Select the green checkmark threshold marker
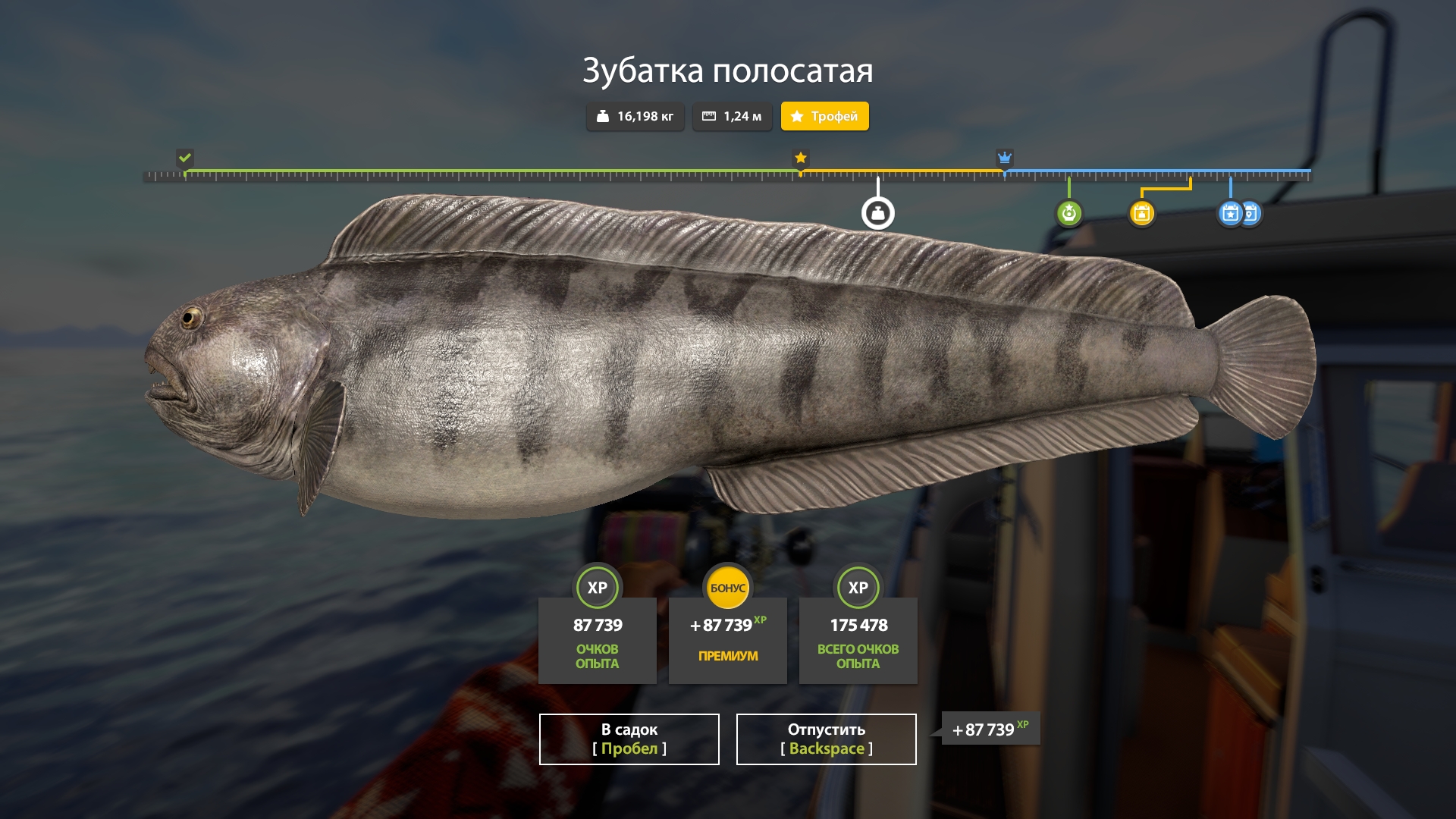The image size is (1456, 819). [185, 158]
